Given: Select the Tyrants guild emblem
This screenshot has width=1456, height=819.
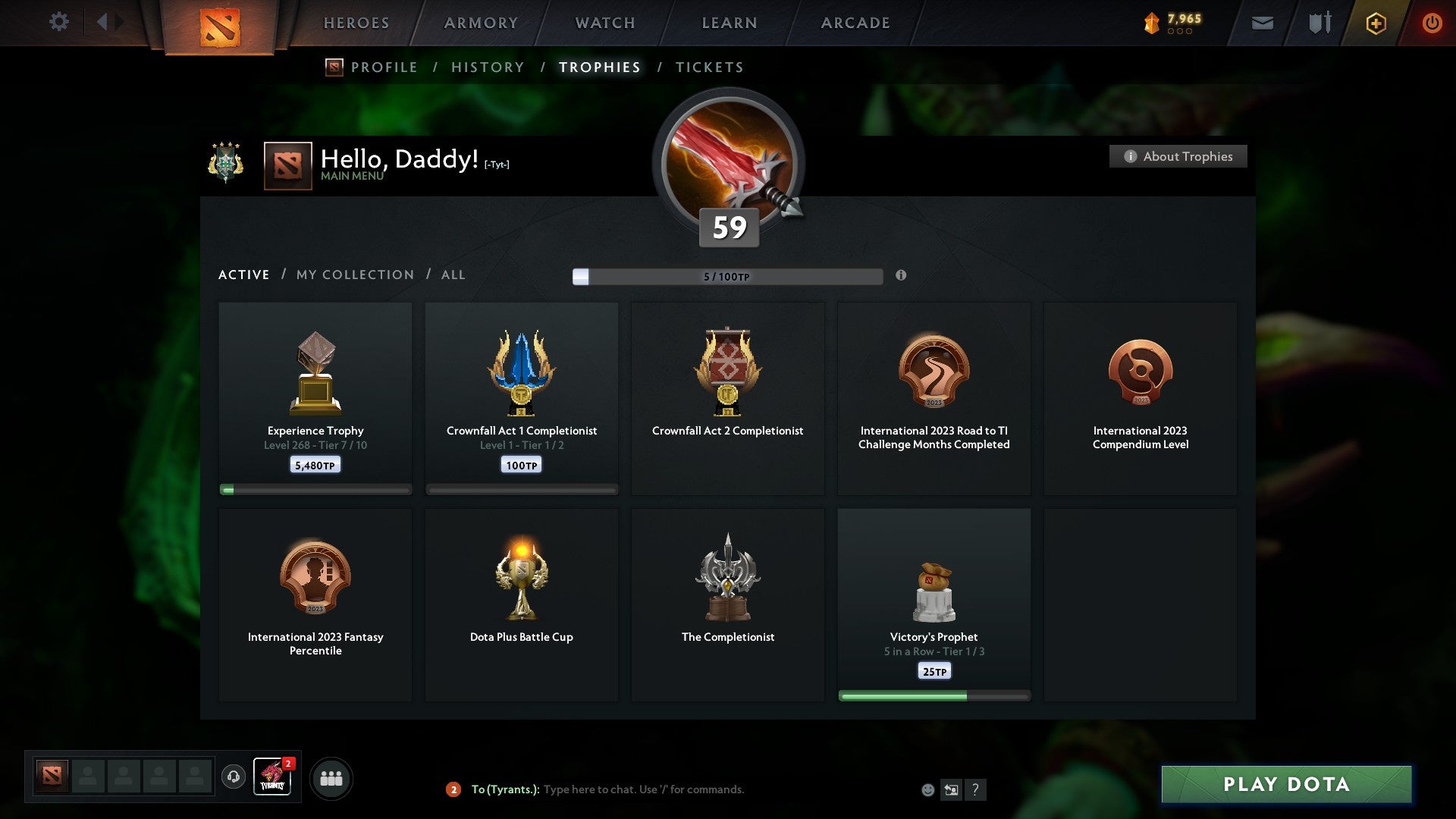Looking at the screenshot, I should [272, 777].
